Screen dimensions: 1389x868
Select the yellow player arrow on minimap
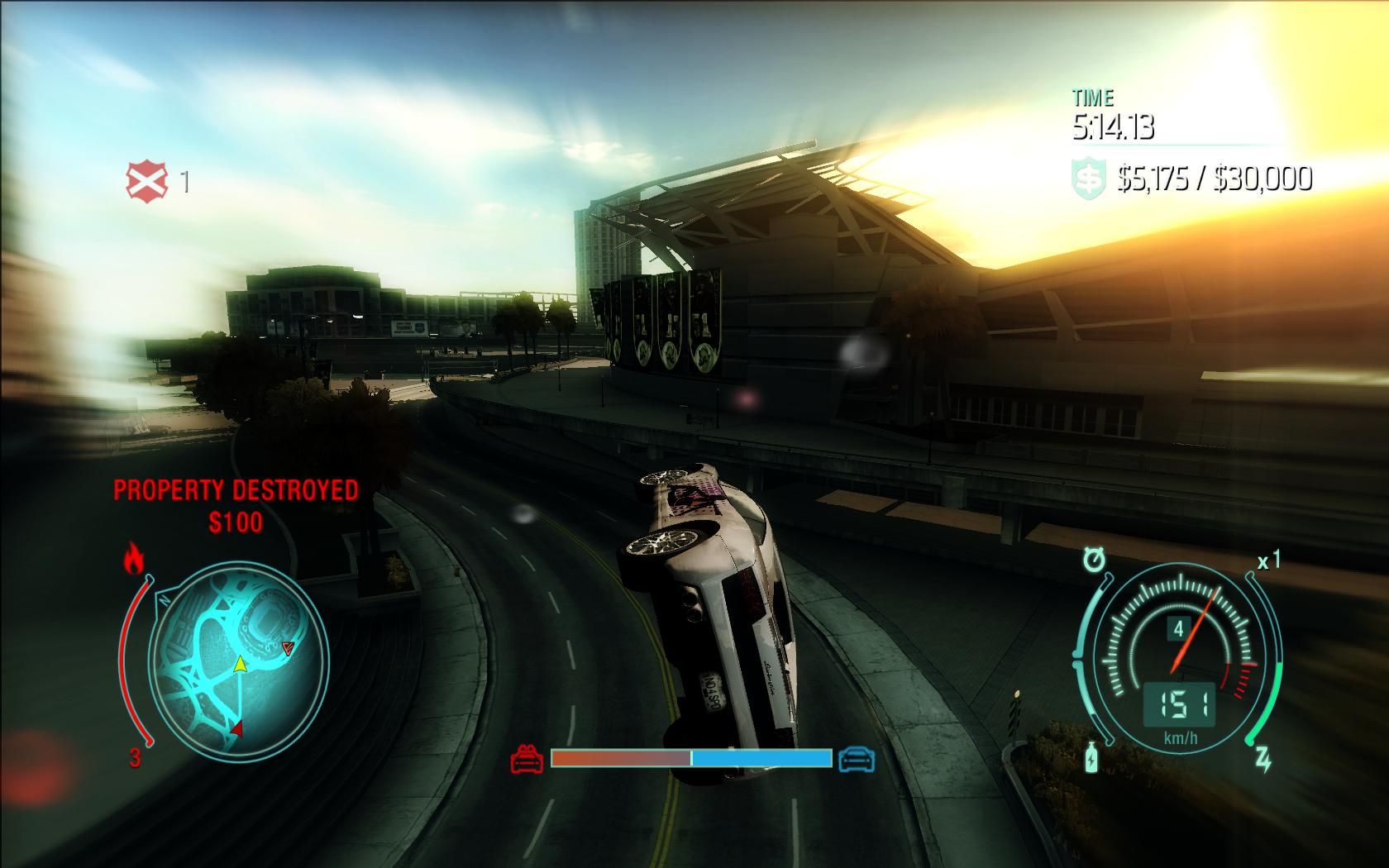(x=240, y=663)
